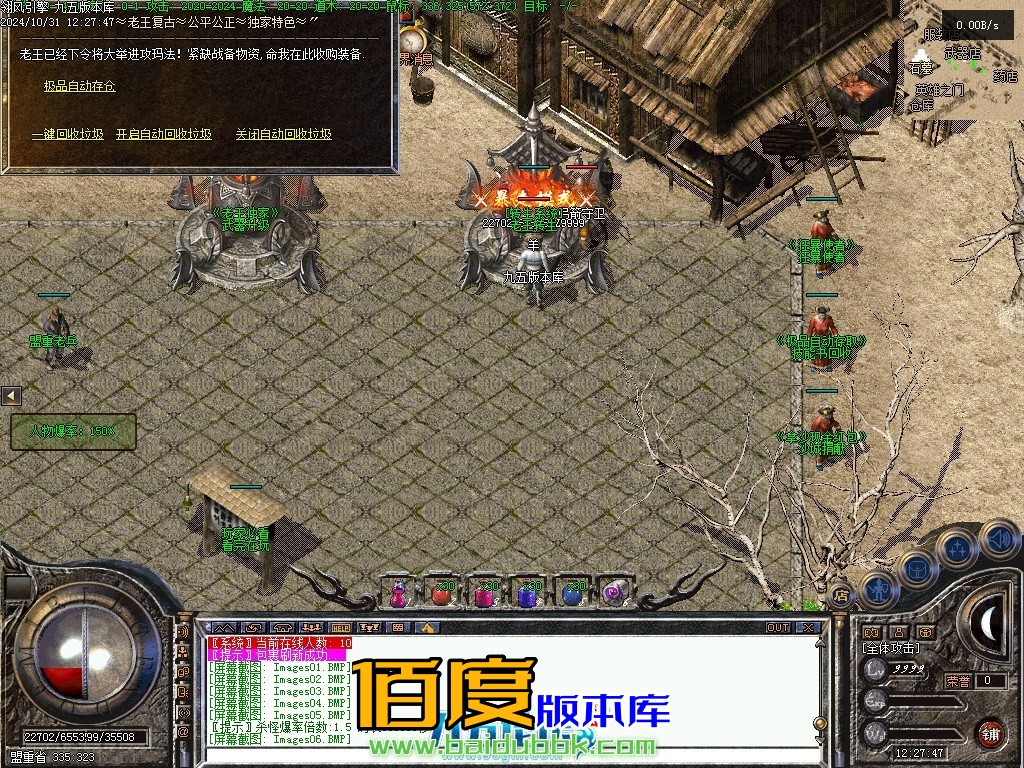Click the 人物爆率 150% button
Viewport: 1024px width, 768px height.
[72, 432]
